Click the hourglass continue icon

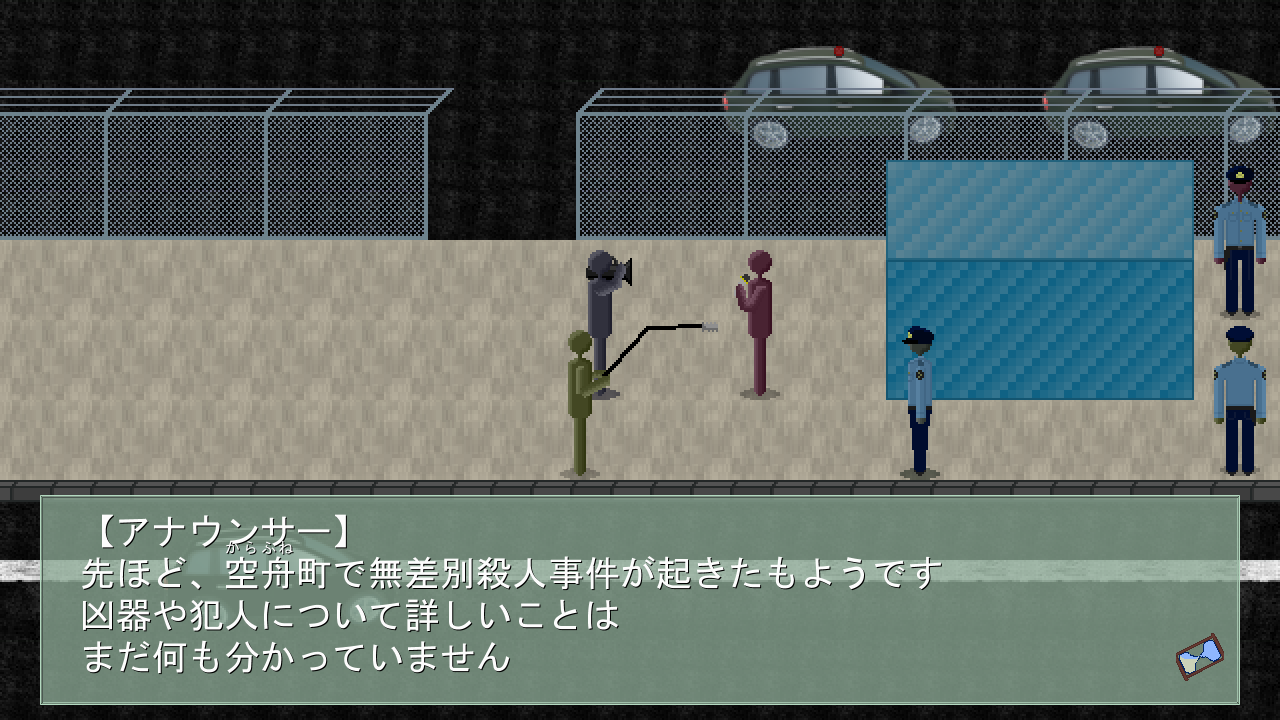point(1199,656)
